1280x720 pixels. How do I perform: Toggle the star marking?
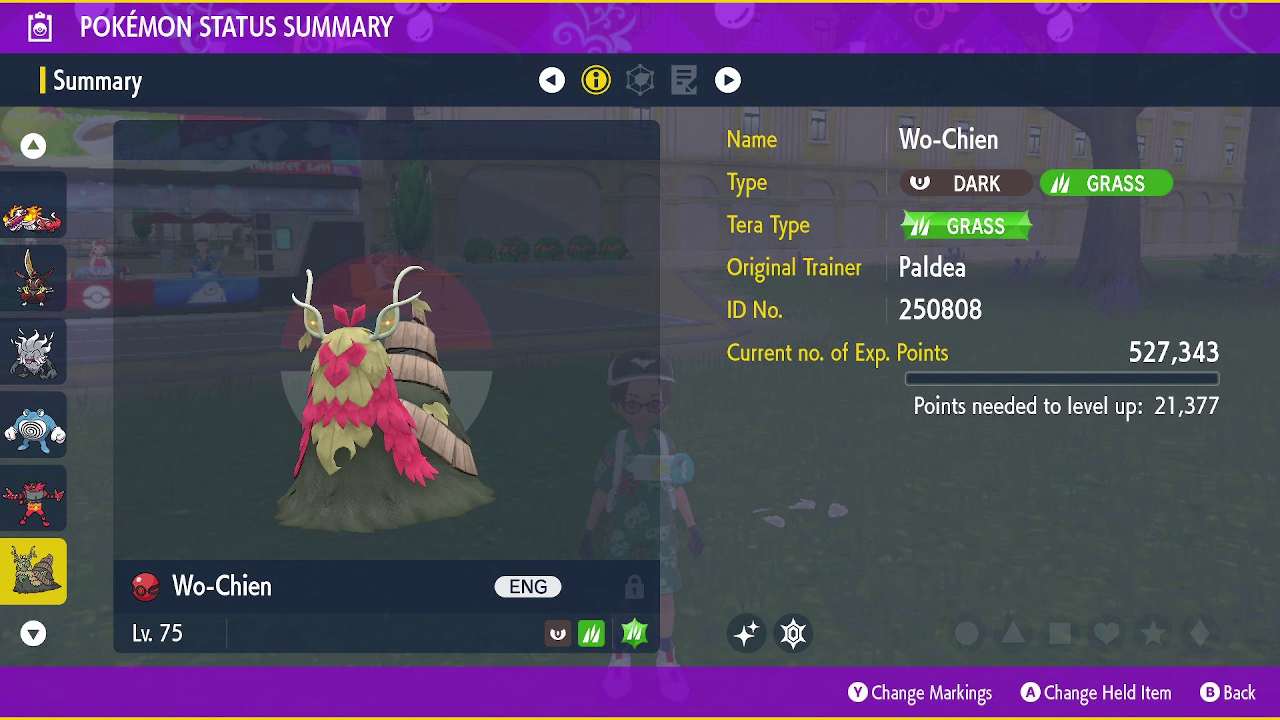(1153, 633)
